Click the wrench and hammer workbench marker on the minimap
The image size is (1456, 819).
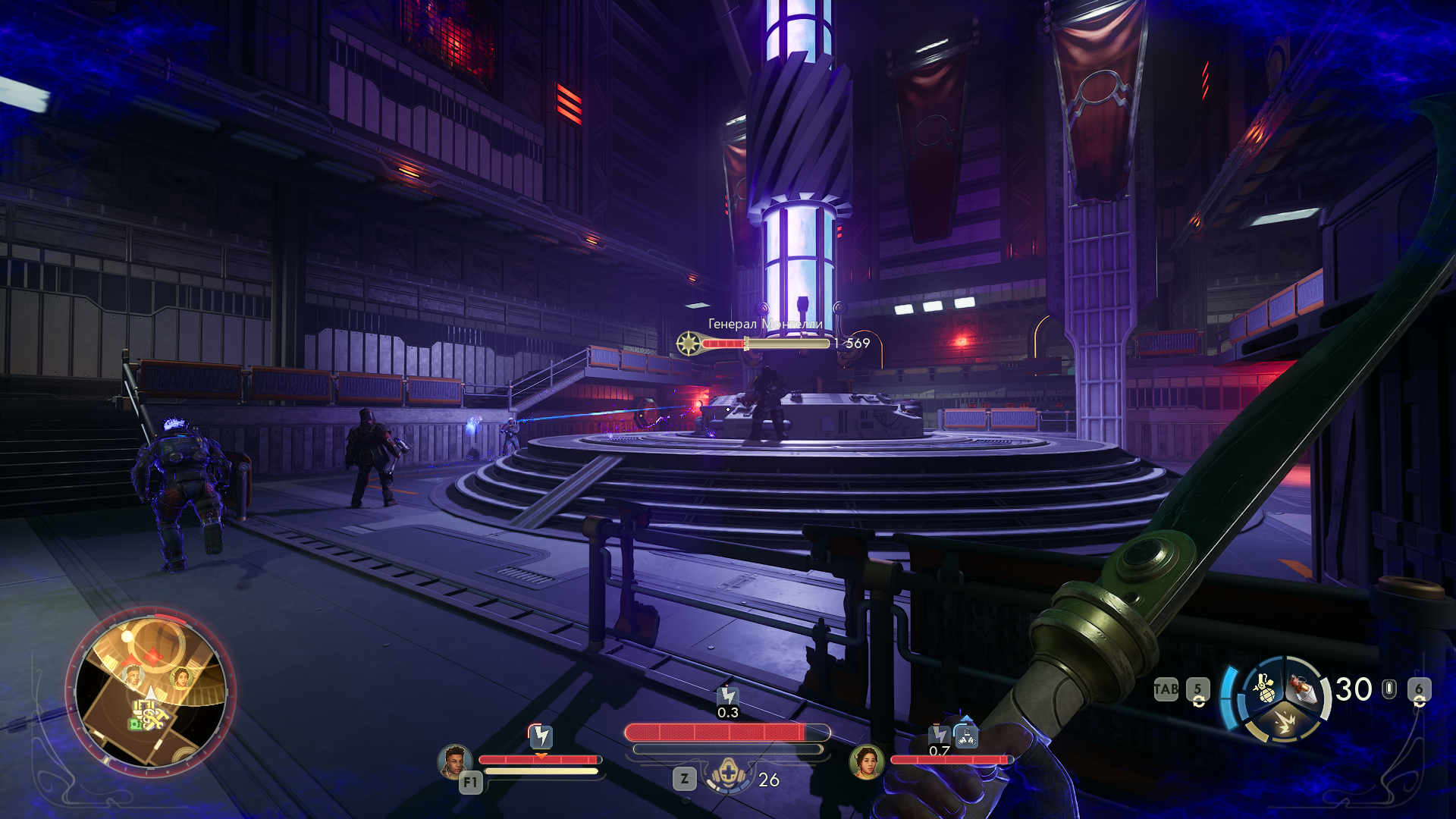pos(154,717)
